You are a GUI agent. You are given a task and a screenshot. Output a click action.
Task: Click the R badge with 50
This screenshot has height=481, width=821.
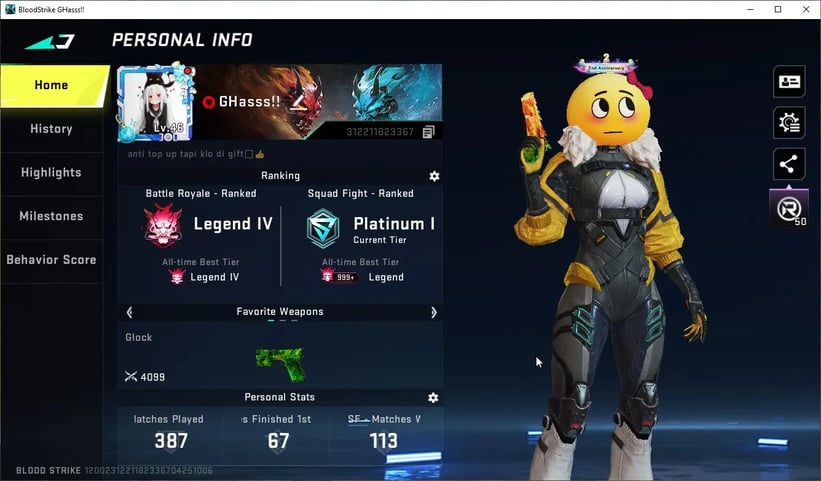coord(789,209)
